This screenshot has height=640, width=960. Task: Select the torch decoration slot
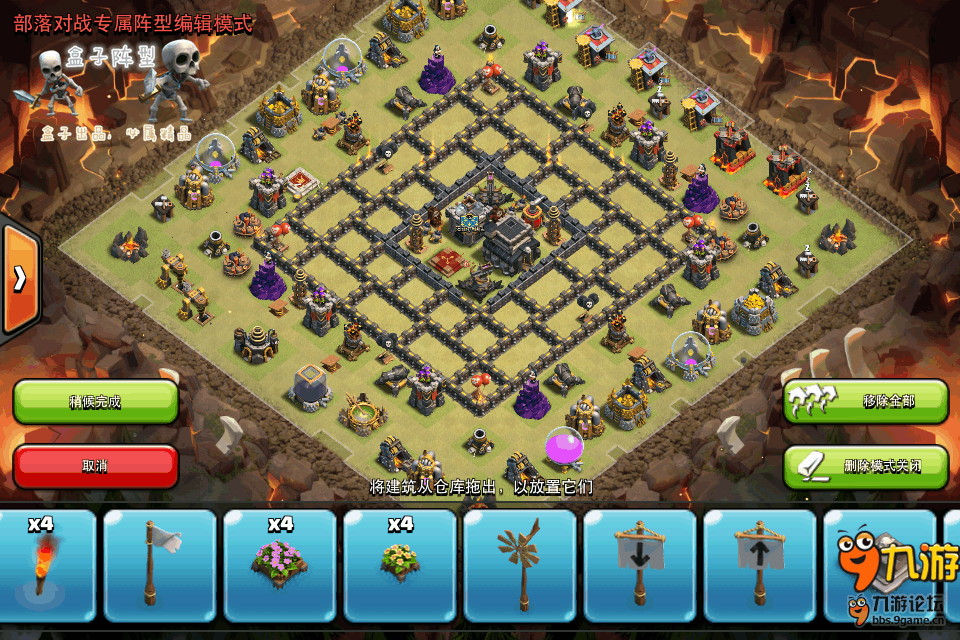tap(42, 567)
